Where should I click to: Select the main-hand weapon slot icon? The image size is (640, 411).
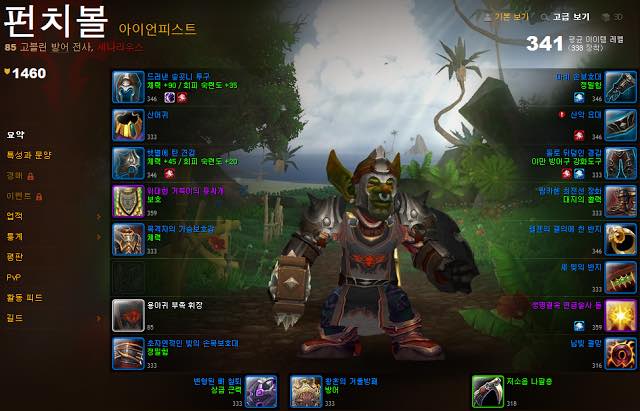pyautogui.click(x=261, y=391)
